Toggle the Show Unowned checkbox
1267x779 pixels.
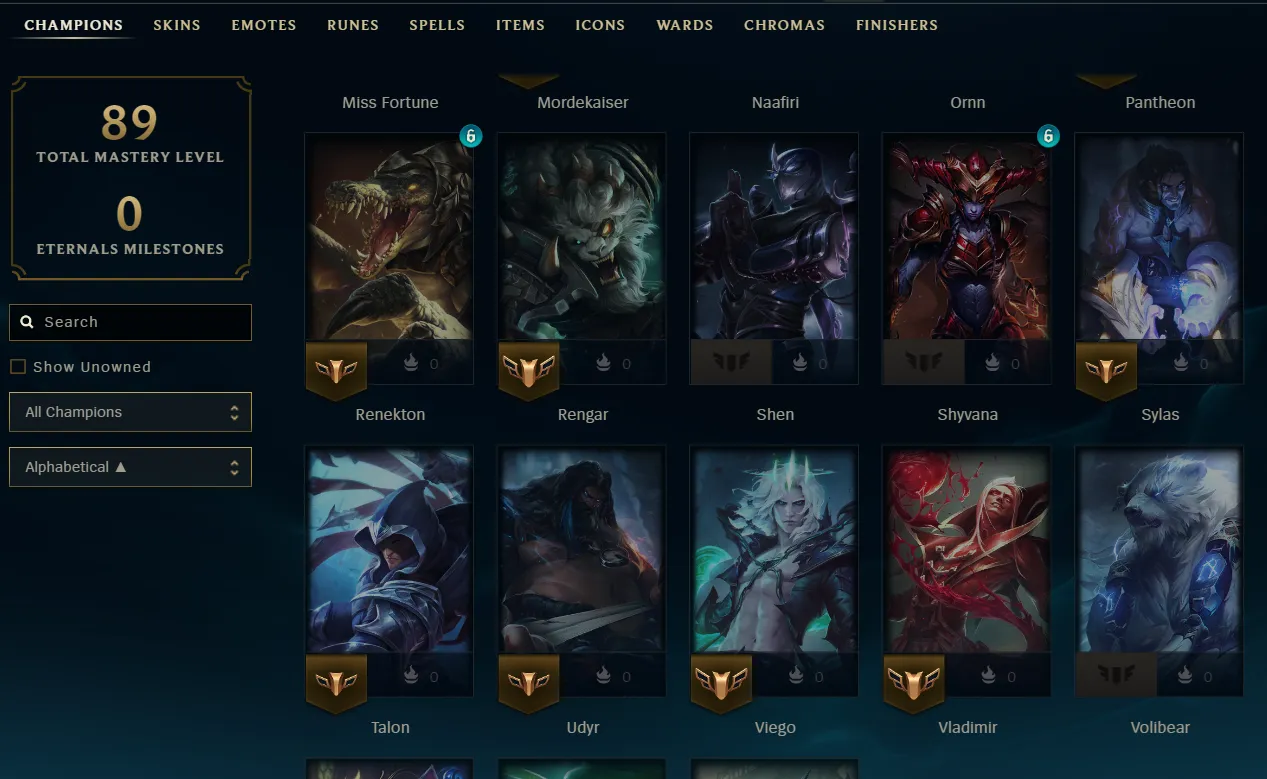[x=18, y=367]
